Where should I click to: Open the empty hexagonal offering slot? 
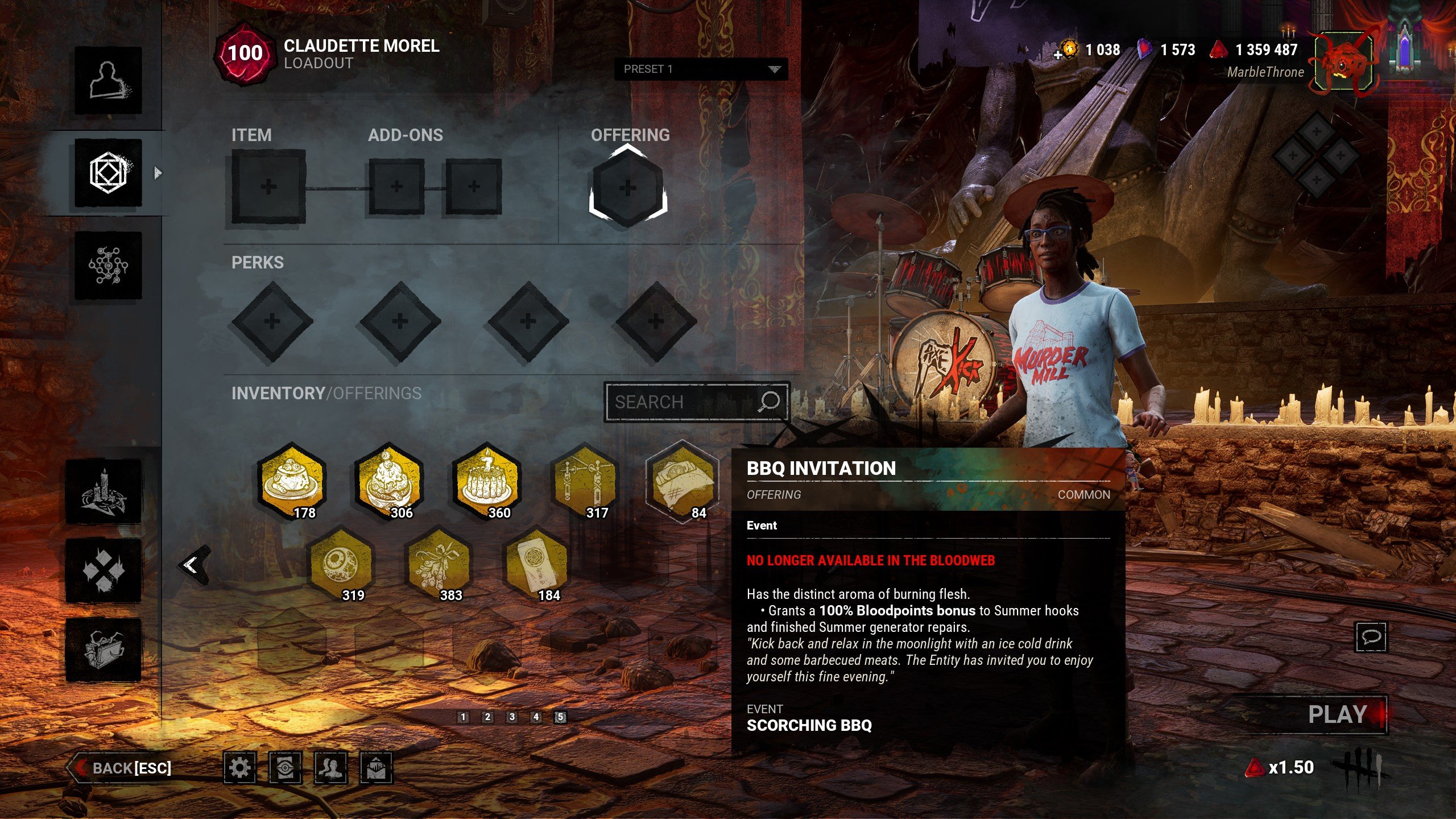627,187
